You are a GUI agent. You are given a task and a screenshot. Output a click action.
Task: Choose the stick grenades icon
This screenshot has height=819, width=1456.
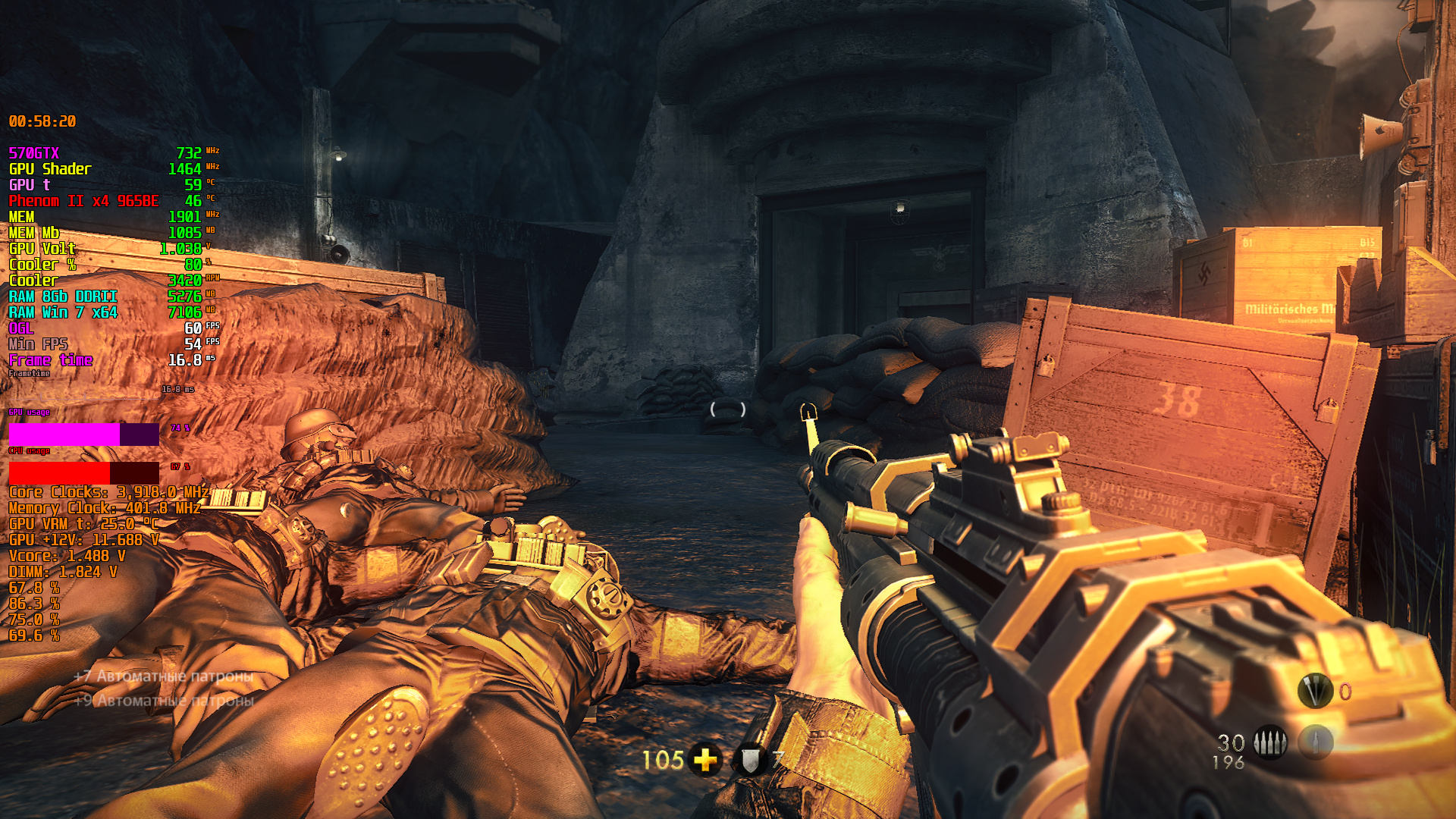point(1315,691)
